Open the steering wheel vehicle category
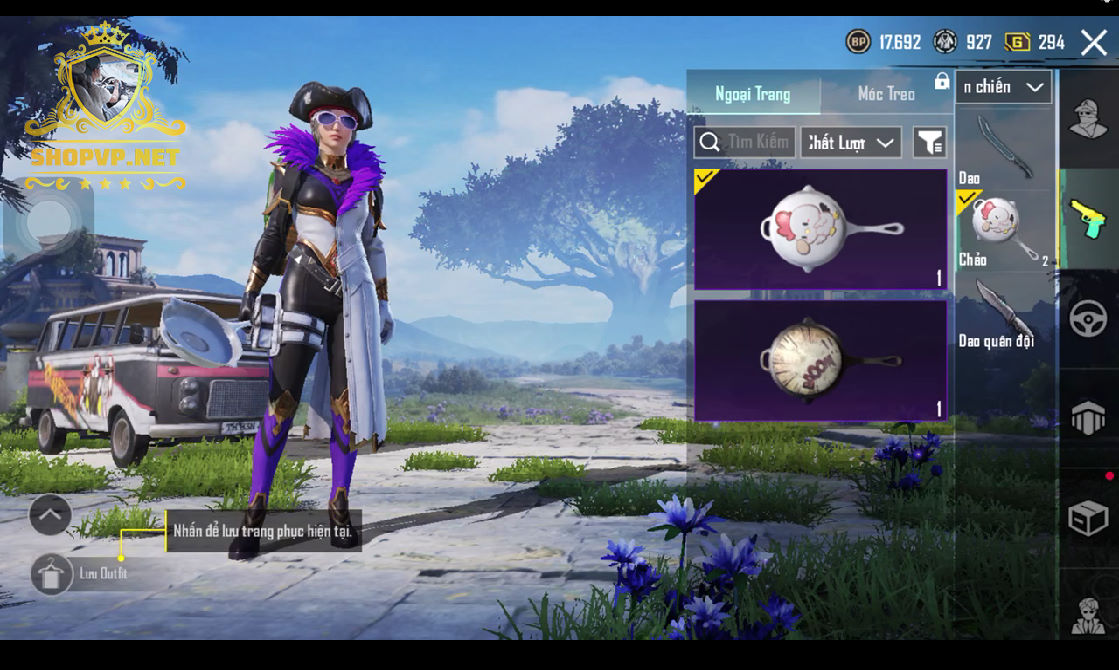This screenshot has height=670, width=1119. 1088,319
